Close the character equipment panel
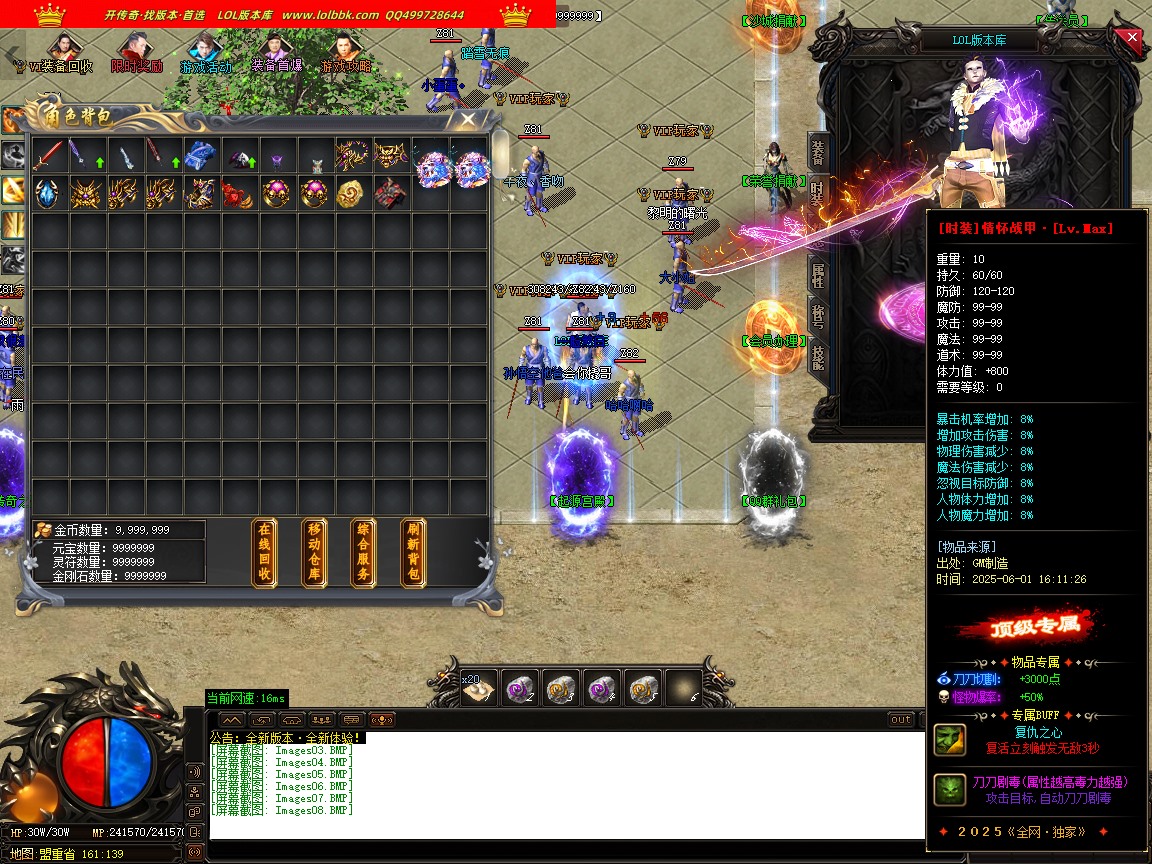The height and width of the screenshot is (864, 1152). 1132,39
